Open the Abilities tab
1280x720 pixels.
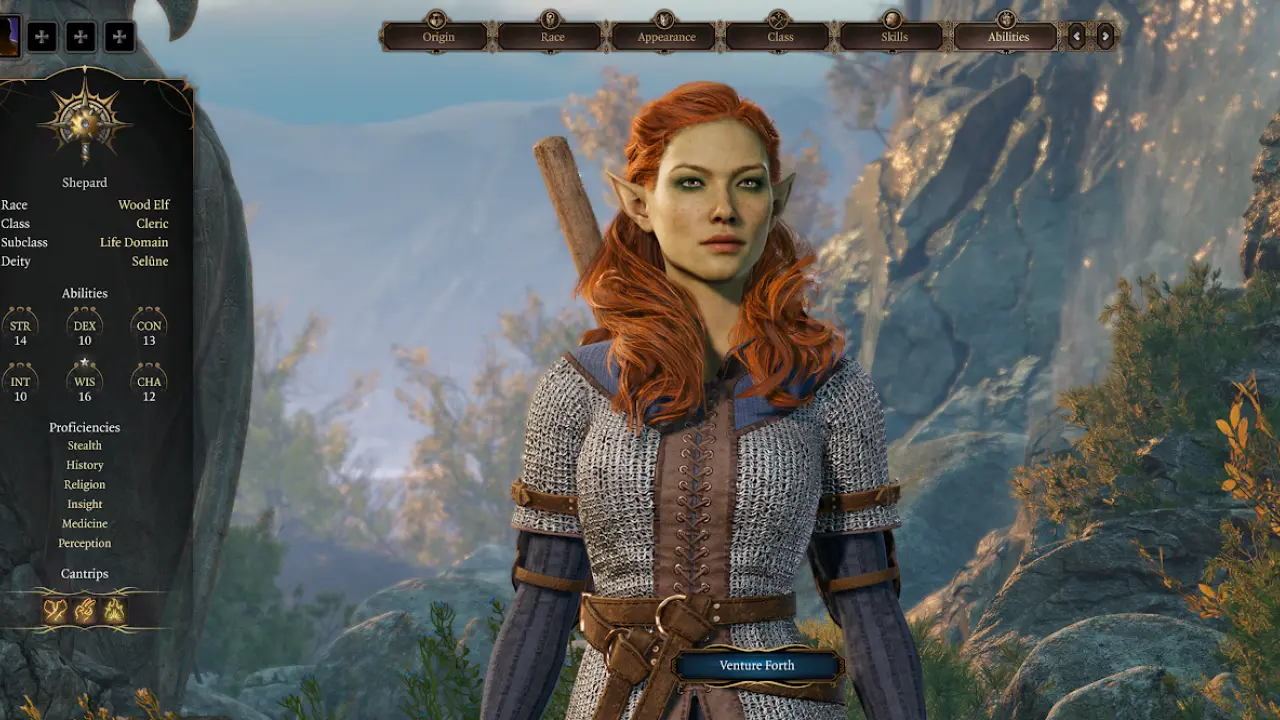[x=1008, y=37]
